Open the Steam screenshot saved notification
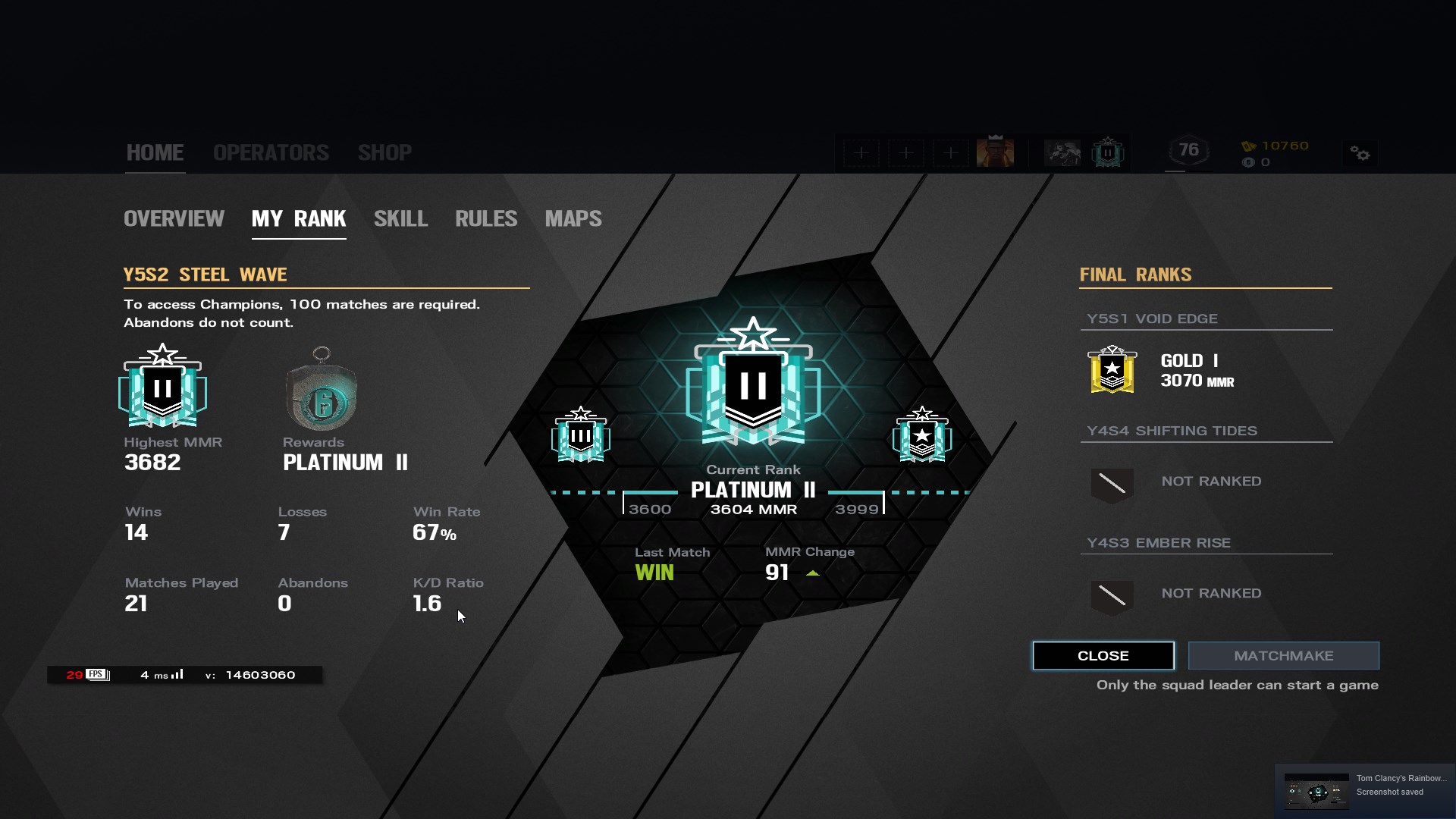The image size is (1456, 819). coord(1365,790)
